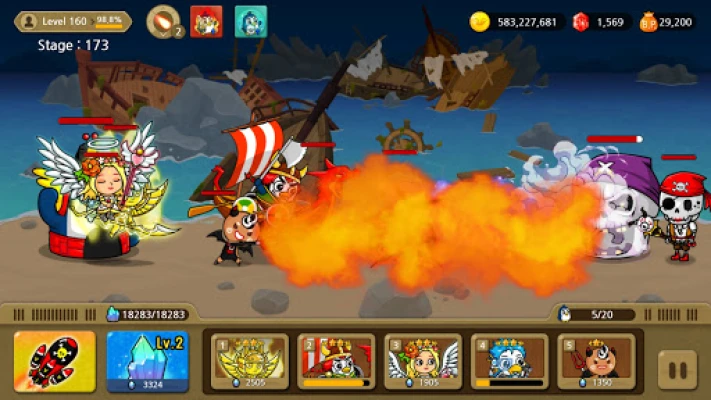Activate the fire meteor item icon
The height and width of the screenshot is (400, 711).
162,21
